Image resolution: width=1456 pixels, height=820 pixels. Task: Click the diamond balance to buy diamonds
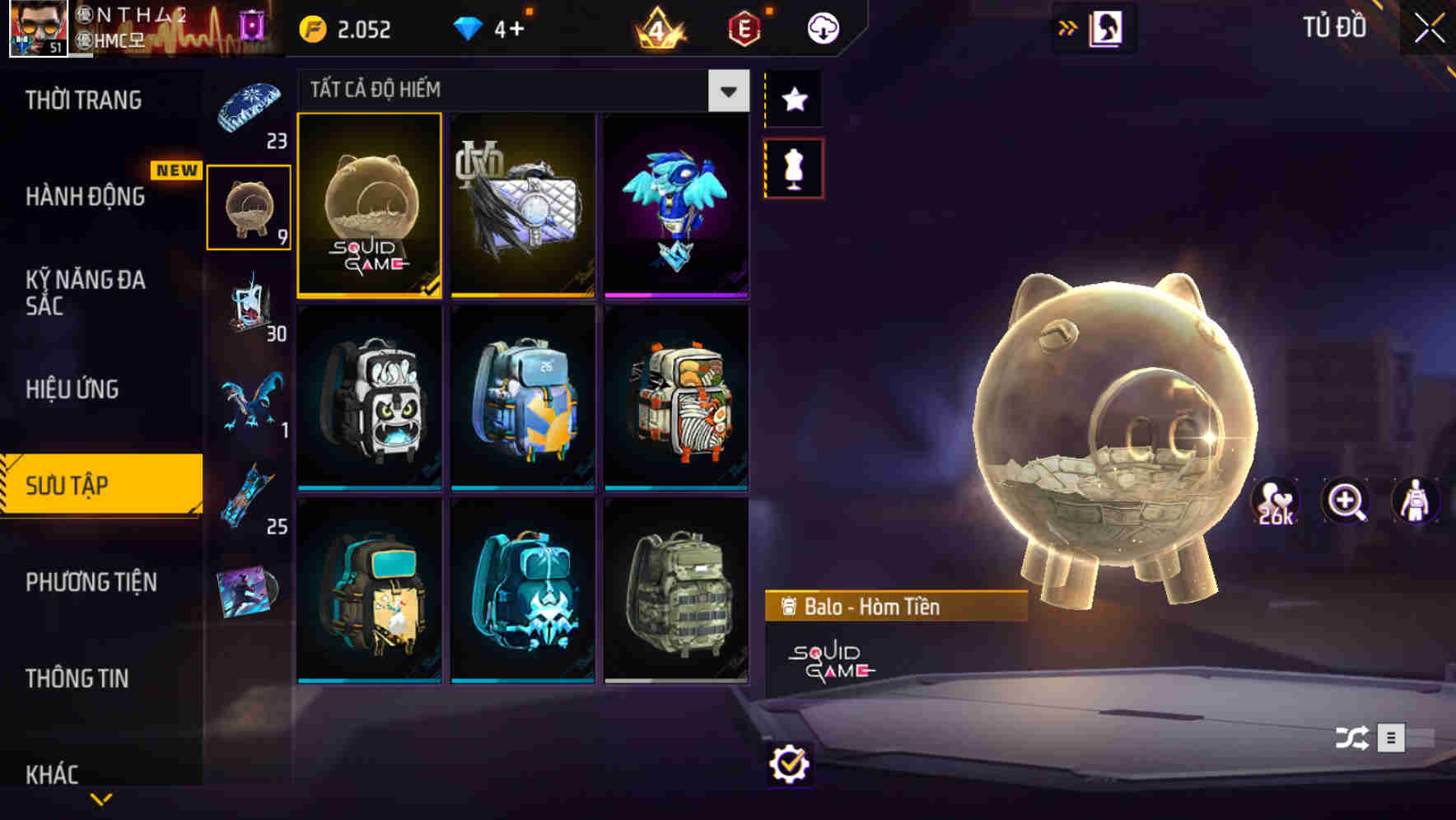click(496, 27)
